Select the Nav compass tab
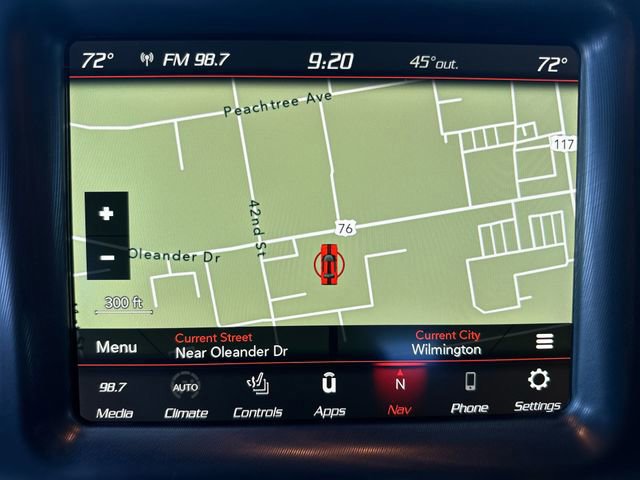 400,393
